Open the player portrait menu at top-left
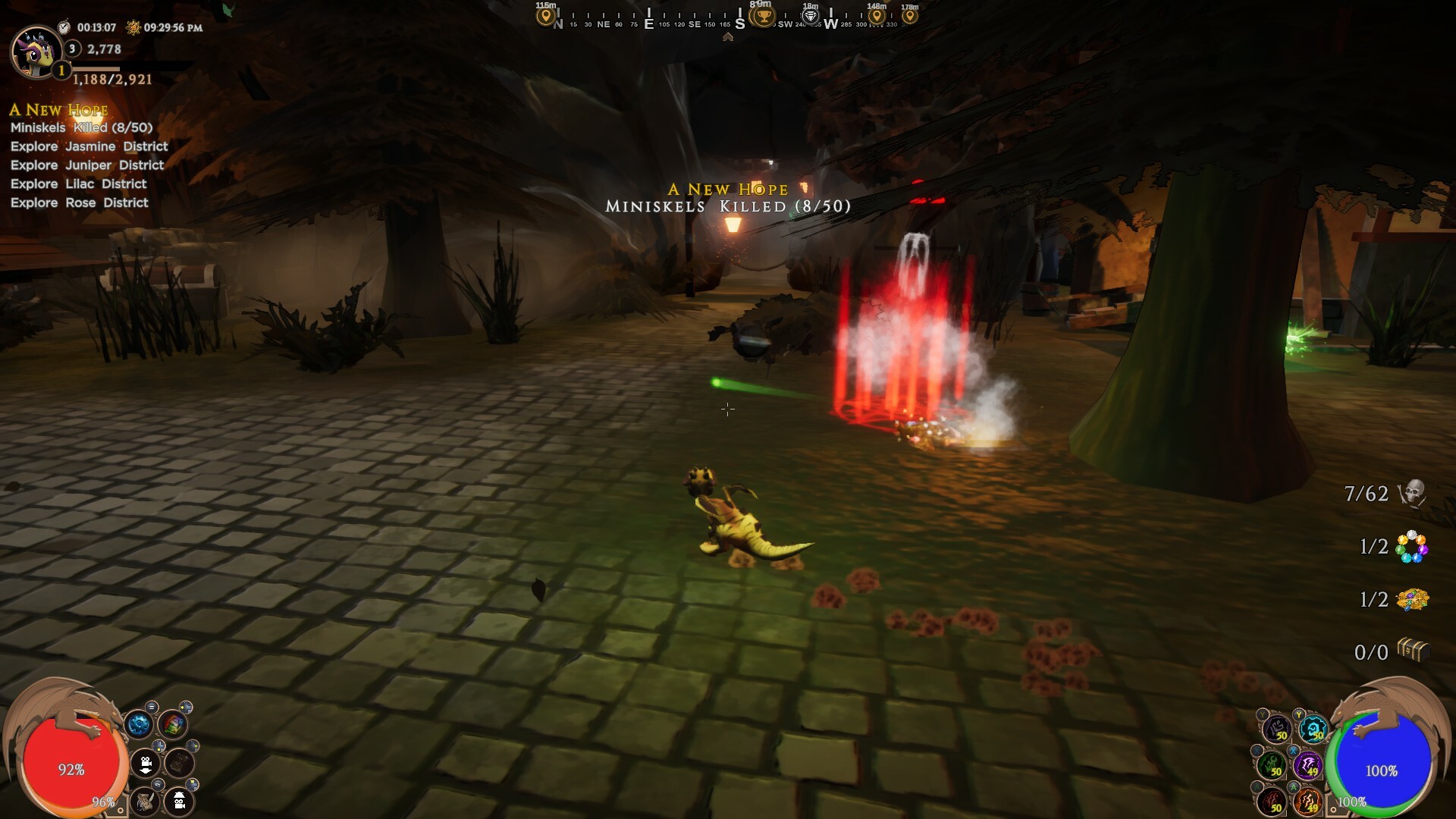The width and height of the screenshot is (1456, 819). pyautogui.click(x=36, y=53)
